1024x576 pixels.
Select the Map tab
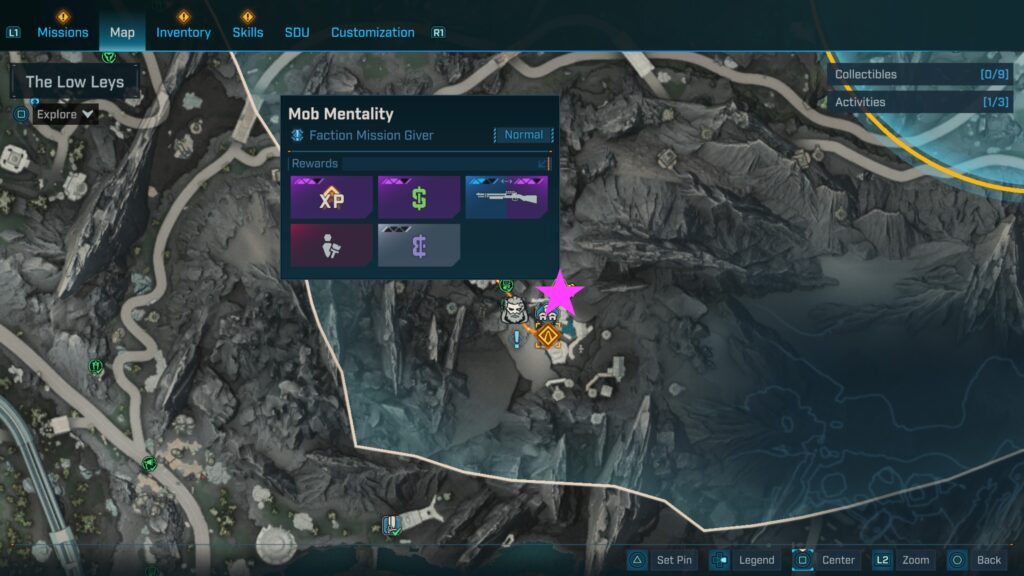pos(122,32)
